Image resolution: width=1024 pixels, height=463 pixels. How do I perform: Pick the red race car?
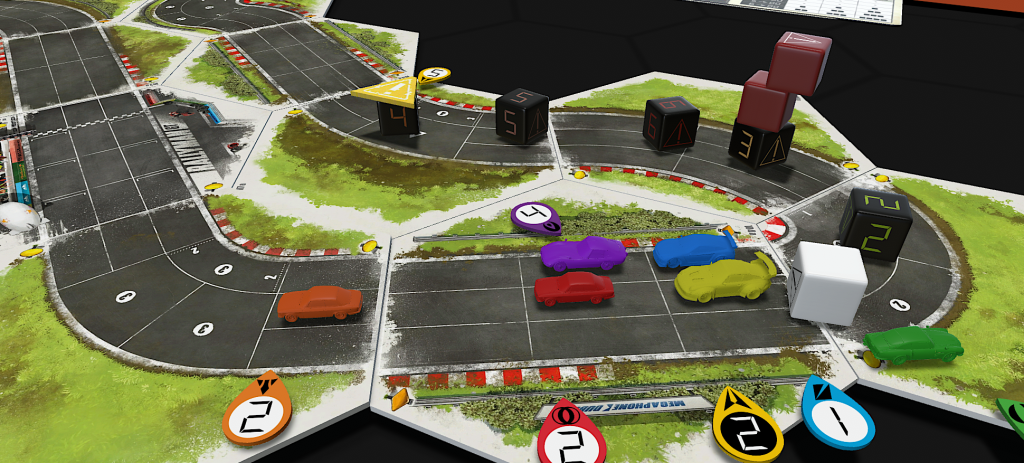pyautogui.click(x=574, y=289)
